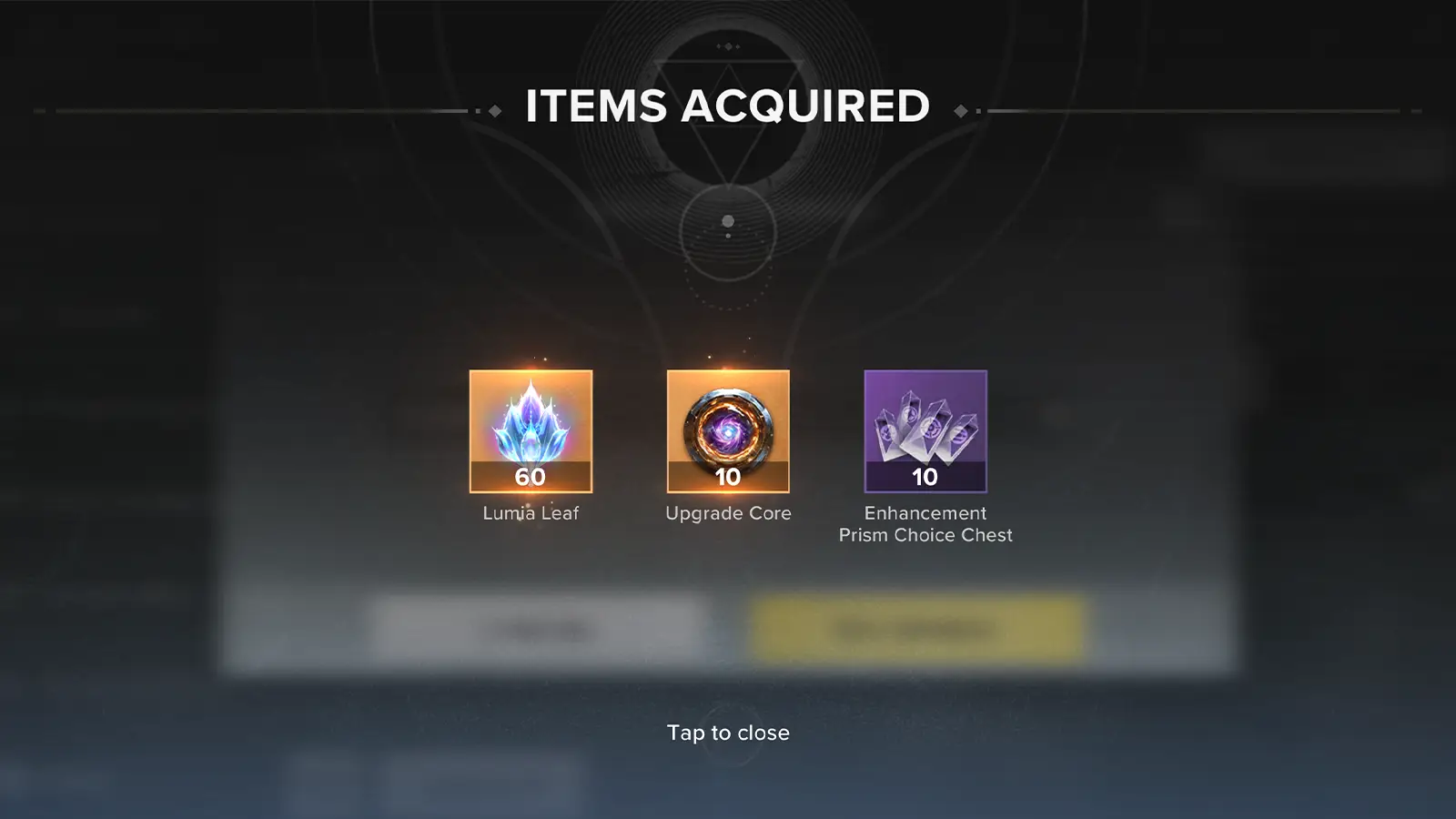This screenshot has width=1456, height=819.
Task: Select the Lumia Leaf item icon
Action: tap(530, 432)
